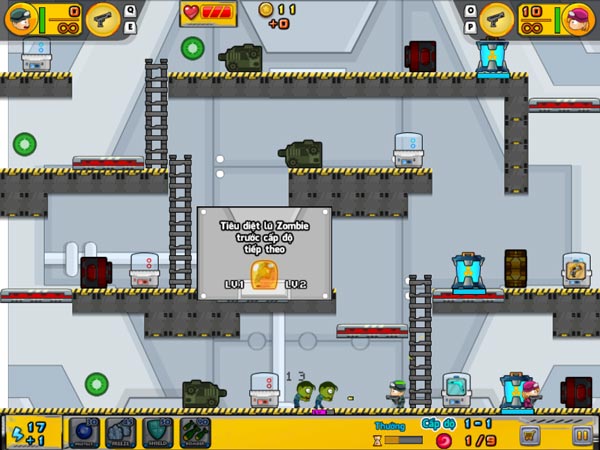Click the pink-haired player's pistol weapon icon
The image size is (600, 450).
coord(496,17)
